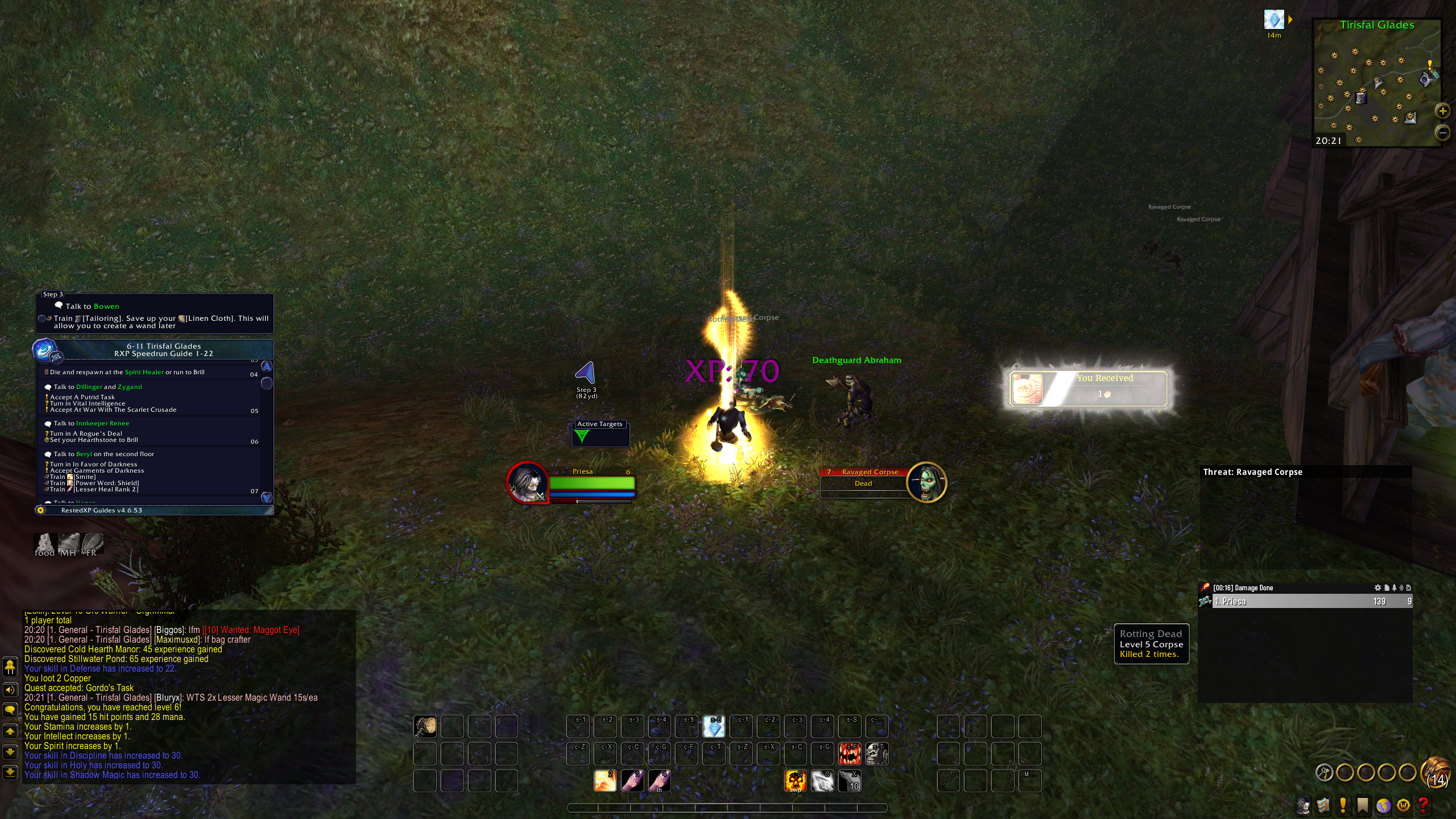1456x819 pixels.
Task: Open the backpack showing 14 free slots
Action: (x=1436, y=772)
